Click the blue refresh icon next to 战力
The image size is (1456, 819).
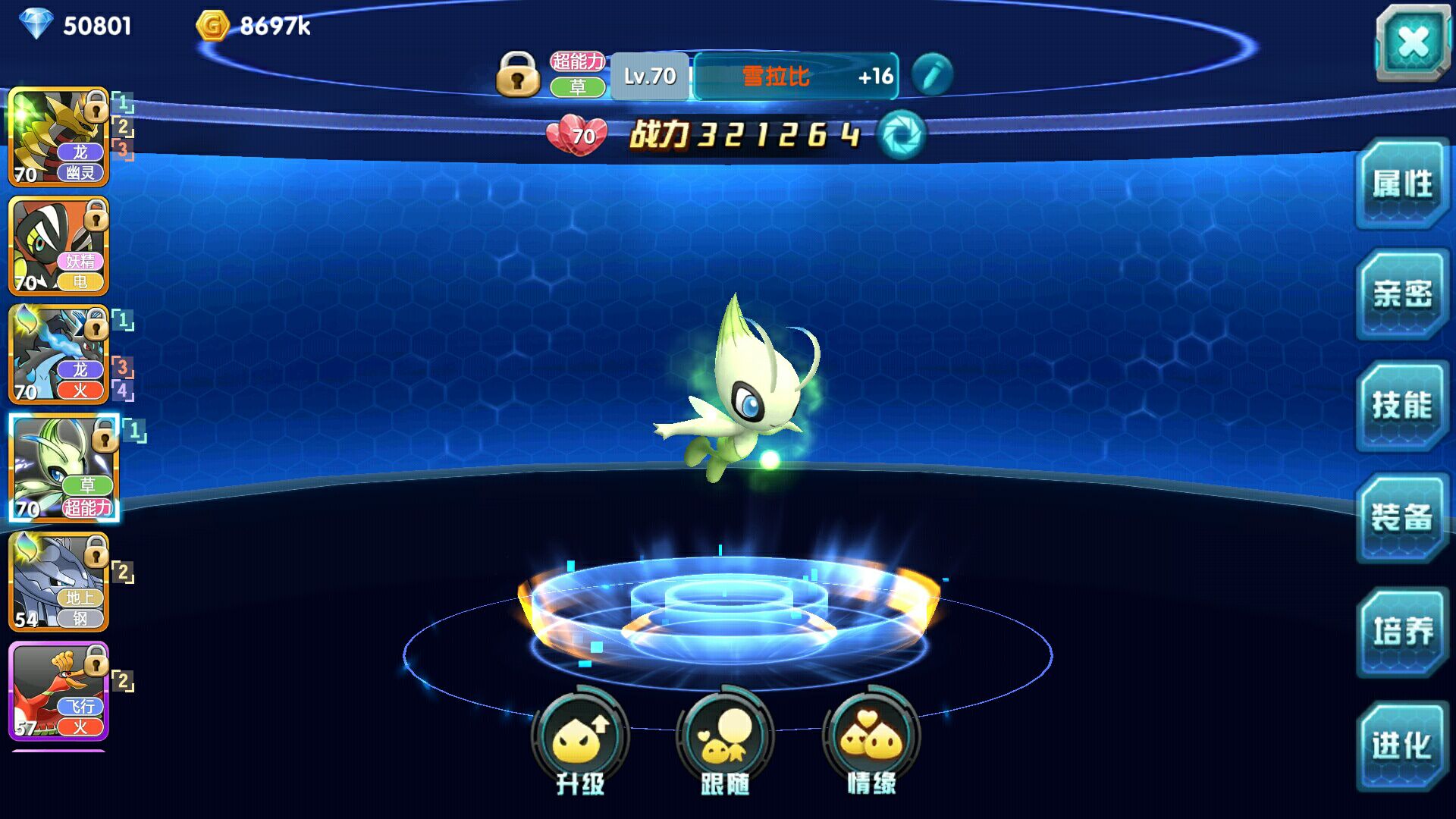902,135
